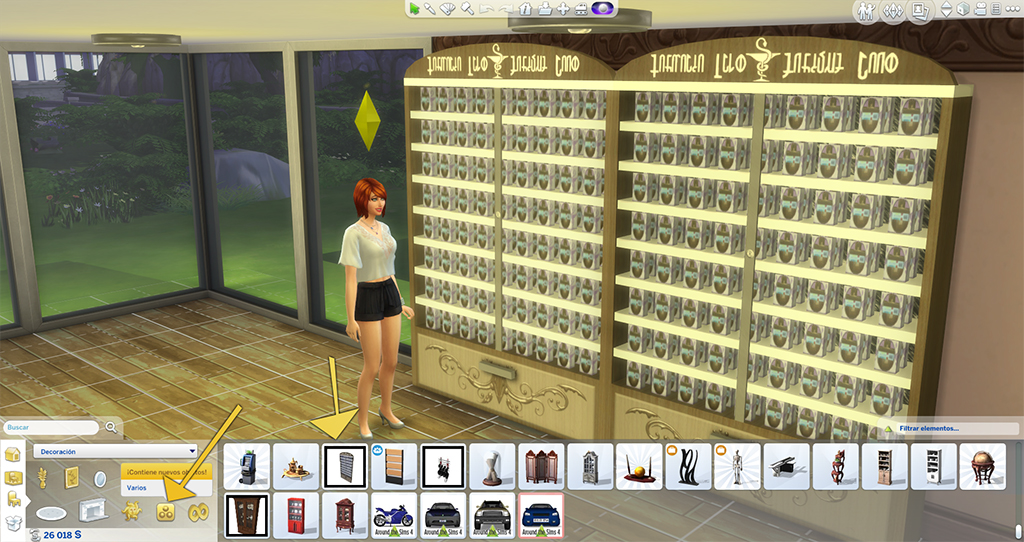
Task: Select the oval mirror decoration subcategory
Action: pyautogui.click(x=99, y=481)
